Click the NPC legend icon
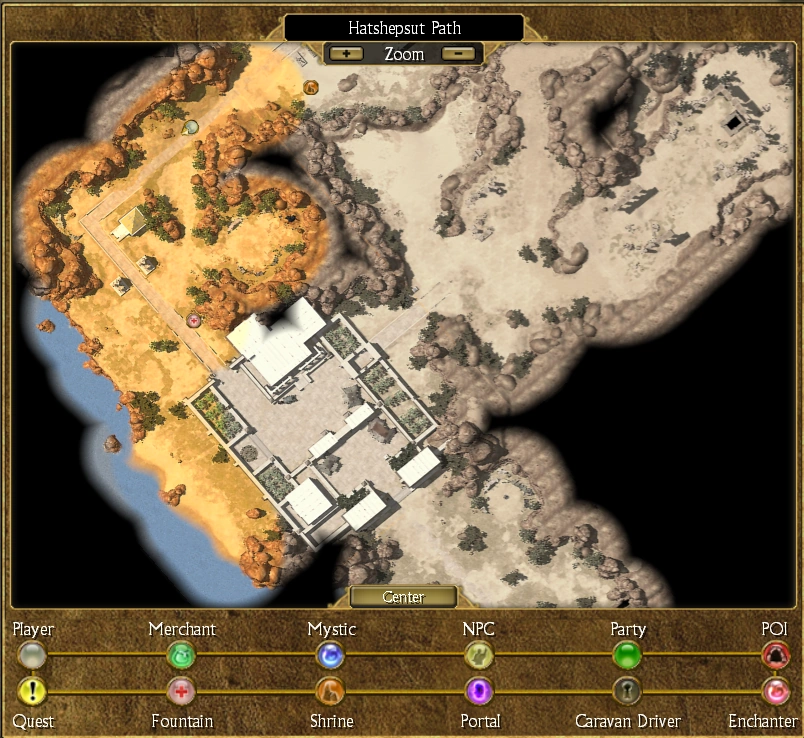 (478, 655)
